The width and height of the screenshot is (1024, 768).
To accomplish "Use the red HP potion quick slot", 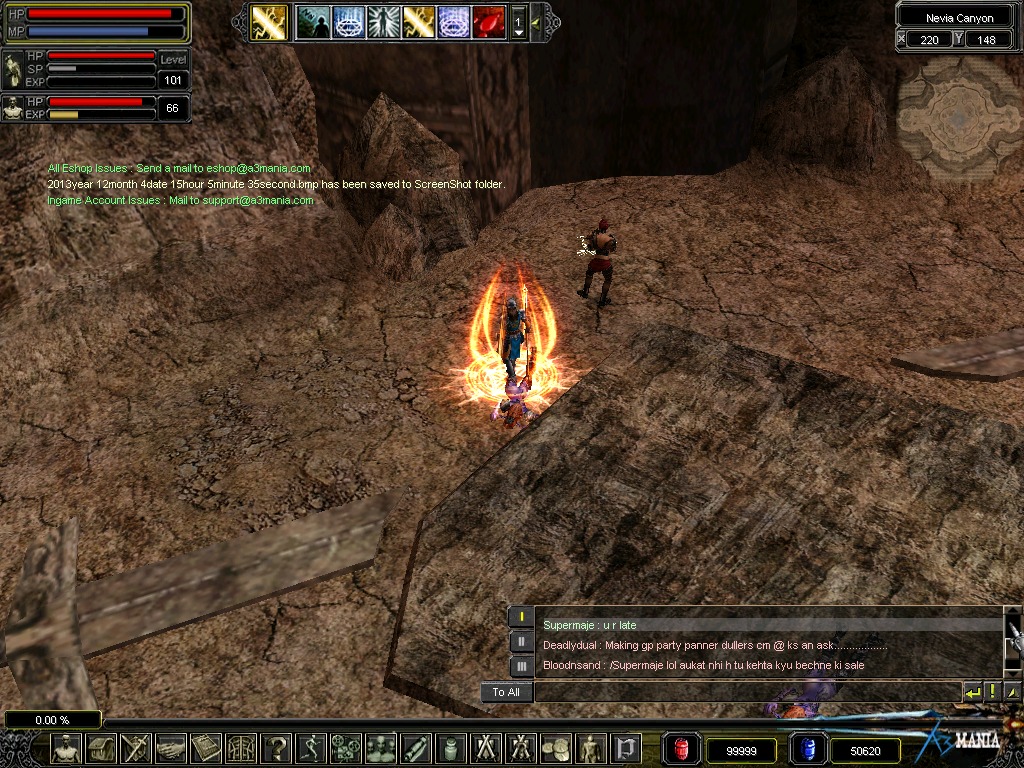I will coord(680,749).
